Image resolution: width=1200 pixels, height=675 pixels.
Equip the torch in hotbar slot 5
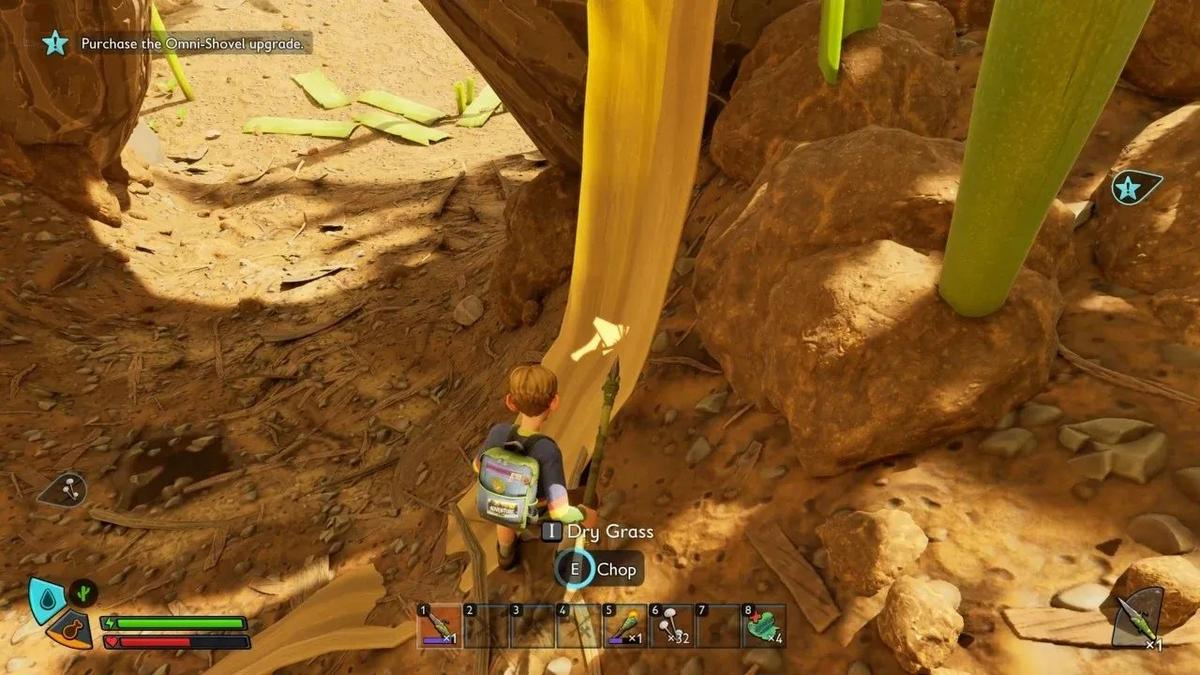click(623, 626)
